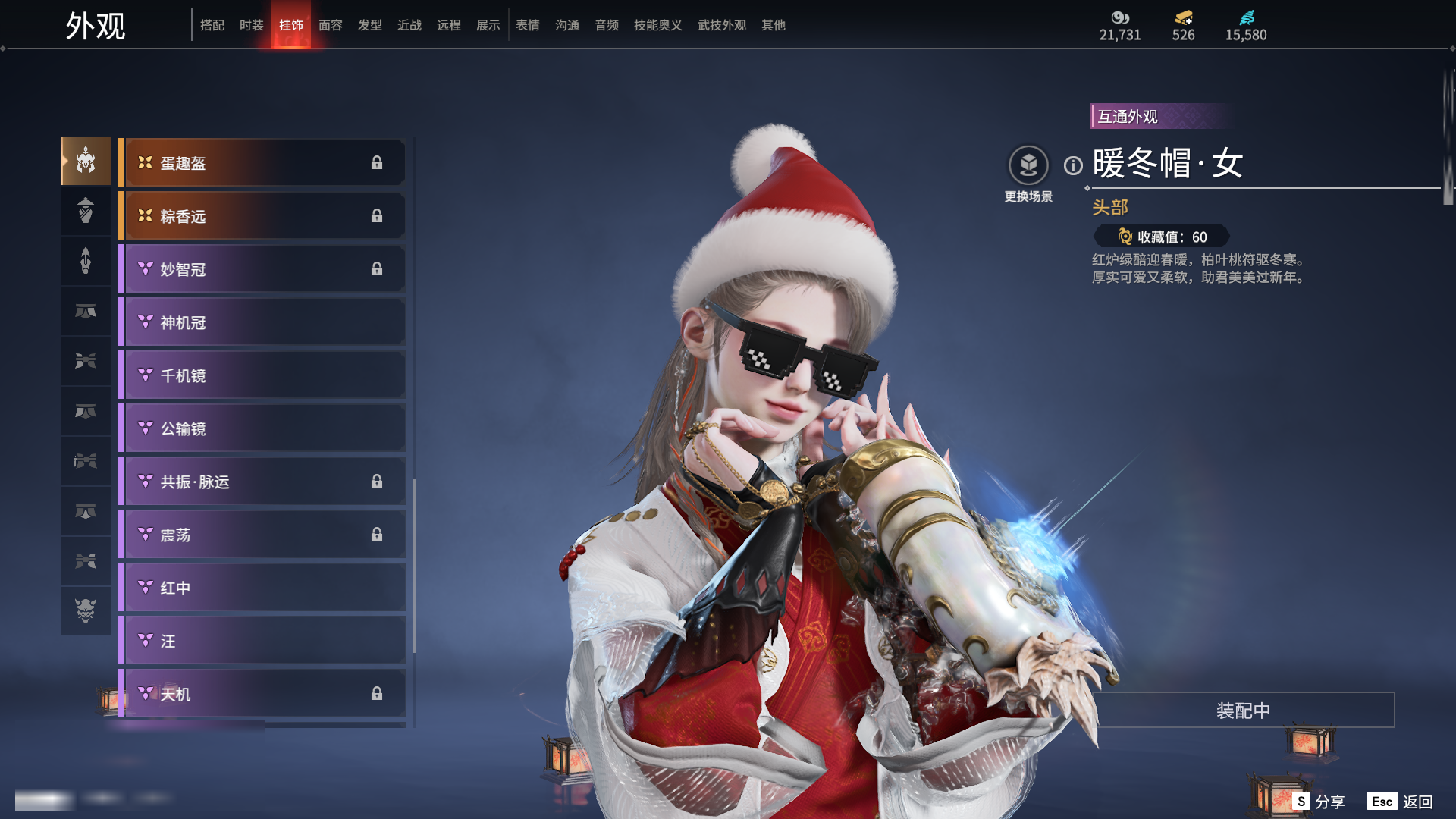The height and width of the screenshot is (819, 1456).
Task: Go to the 发型 tab
Action: pyautogui.click(x=370, y=25)
